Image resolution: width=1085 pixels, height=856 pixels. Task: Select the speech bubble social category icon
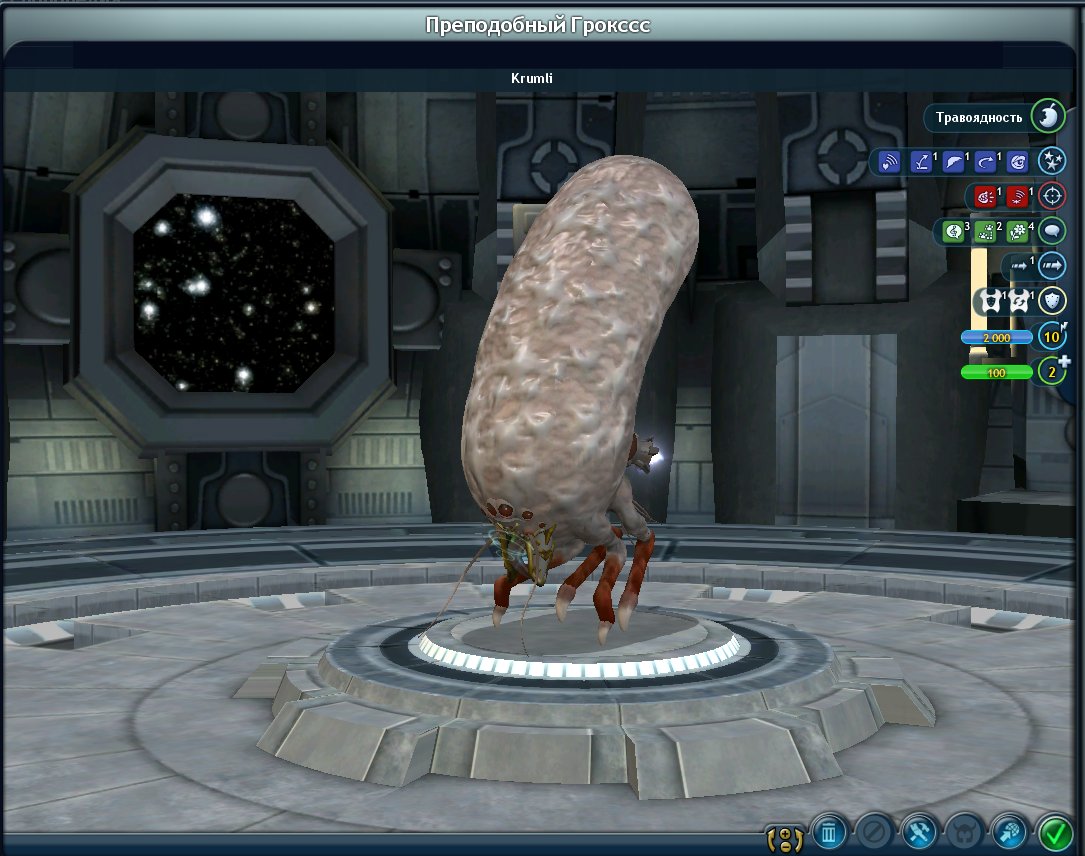pos(1051,231)
